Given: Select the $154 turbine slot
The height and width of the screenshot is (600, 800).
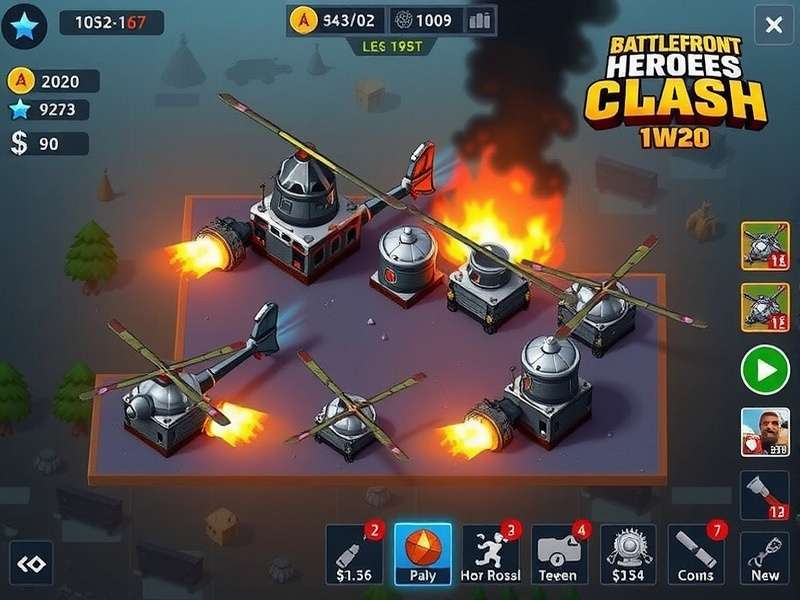Looking at the screenshot, I should point(627,552).
